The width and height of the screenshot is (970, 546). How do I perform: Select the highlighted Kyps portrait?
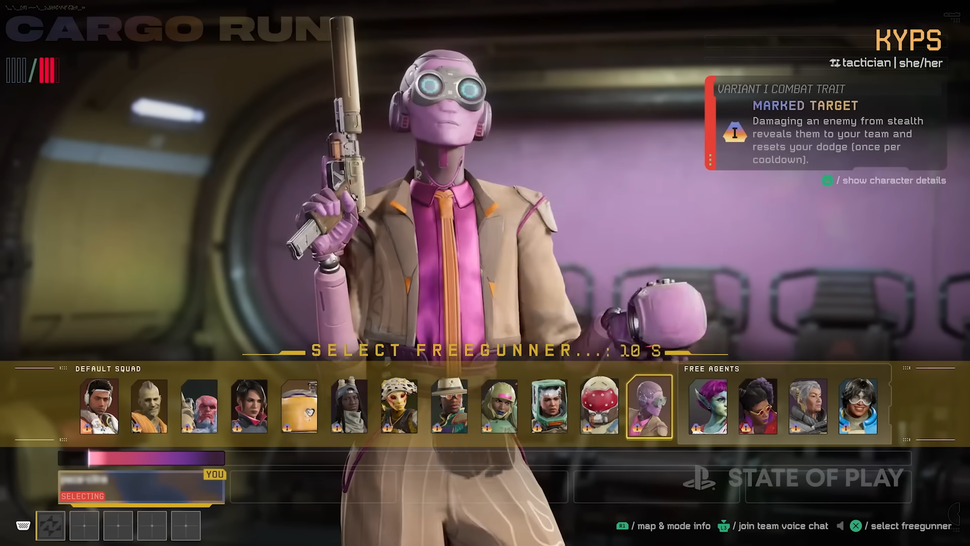click(649, 406)
